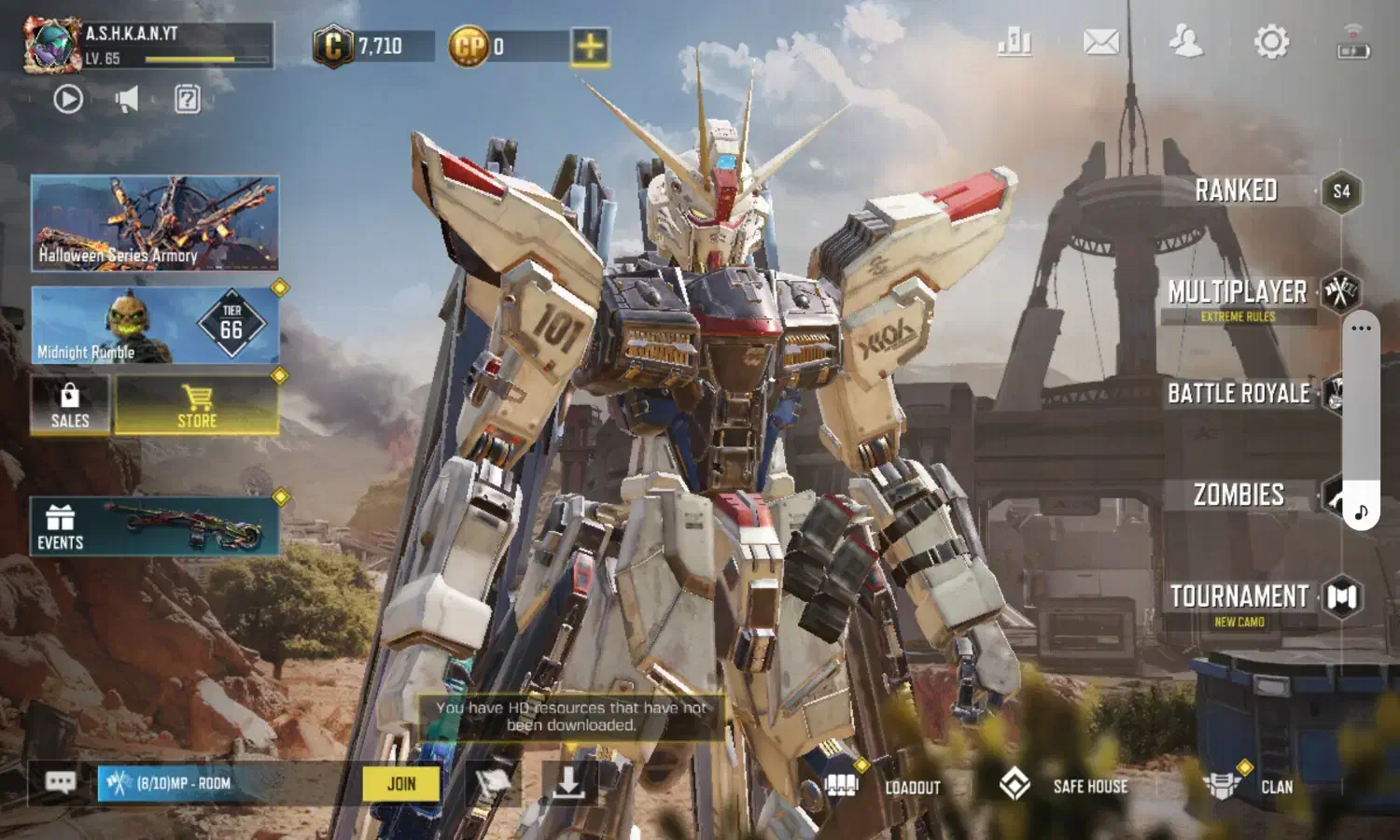Enter the Battle Royale mode

pyautogui.click(x=1239, y=394)
